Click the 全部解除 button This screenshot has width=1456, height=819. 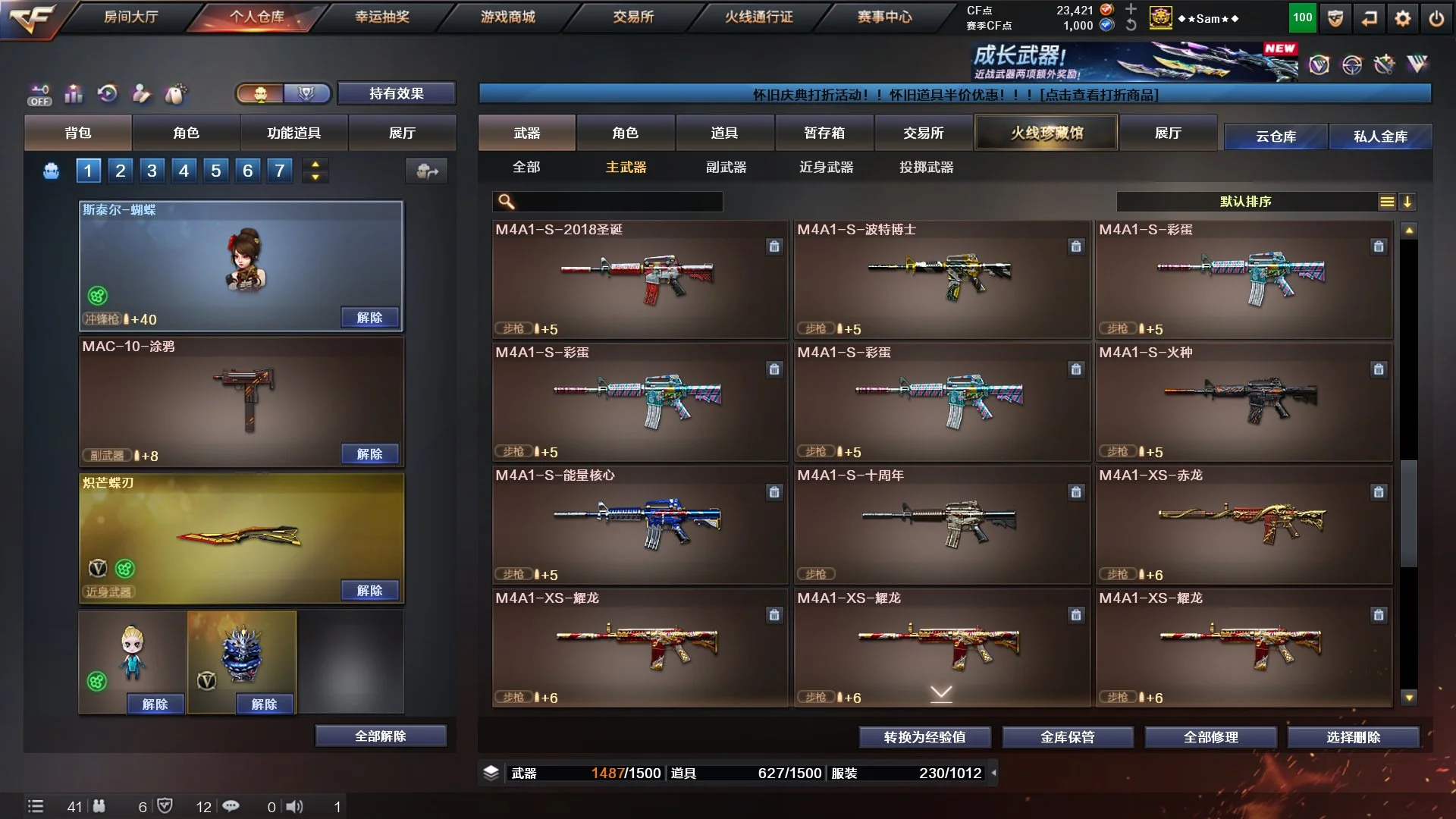[x=380, y=736]
